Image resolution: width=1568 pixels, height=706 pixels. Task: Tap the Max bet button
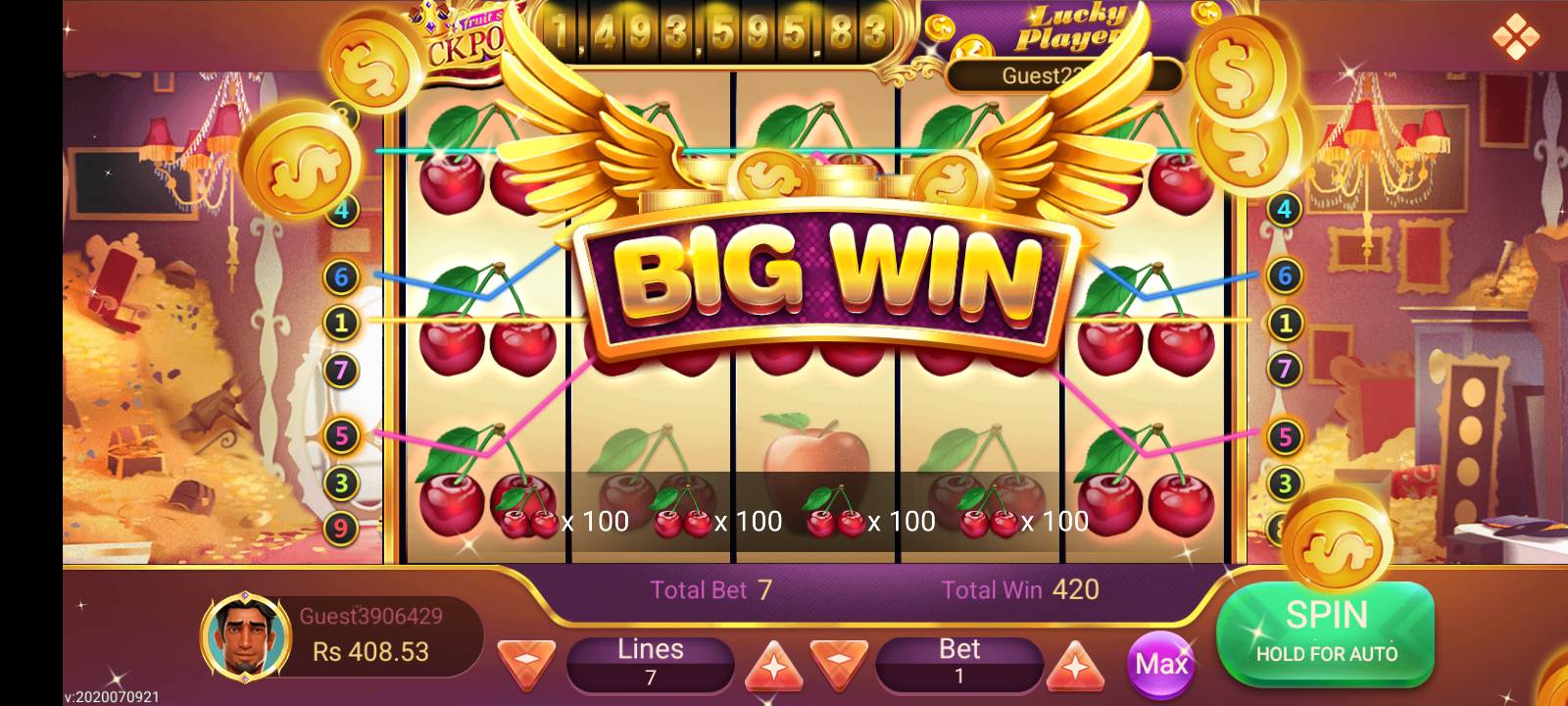[x=1161, y=665]
